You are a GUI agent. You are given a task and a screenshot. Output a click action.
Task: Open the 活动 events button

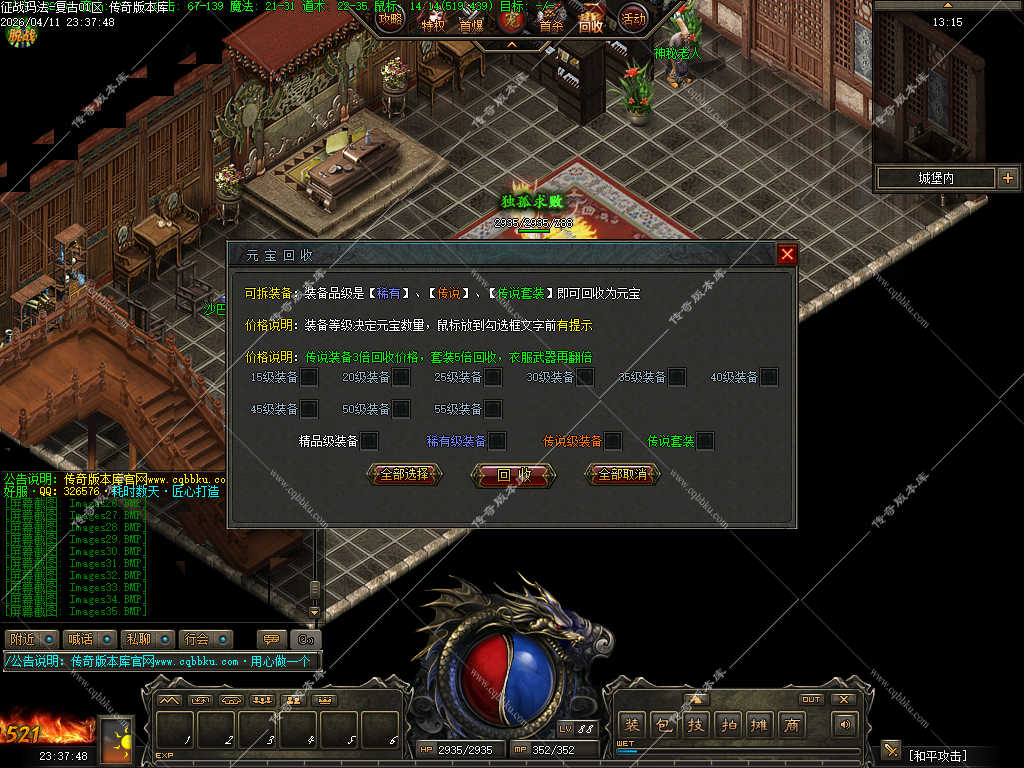tap(633, 18)
